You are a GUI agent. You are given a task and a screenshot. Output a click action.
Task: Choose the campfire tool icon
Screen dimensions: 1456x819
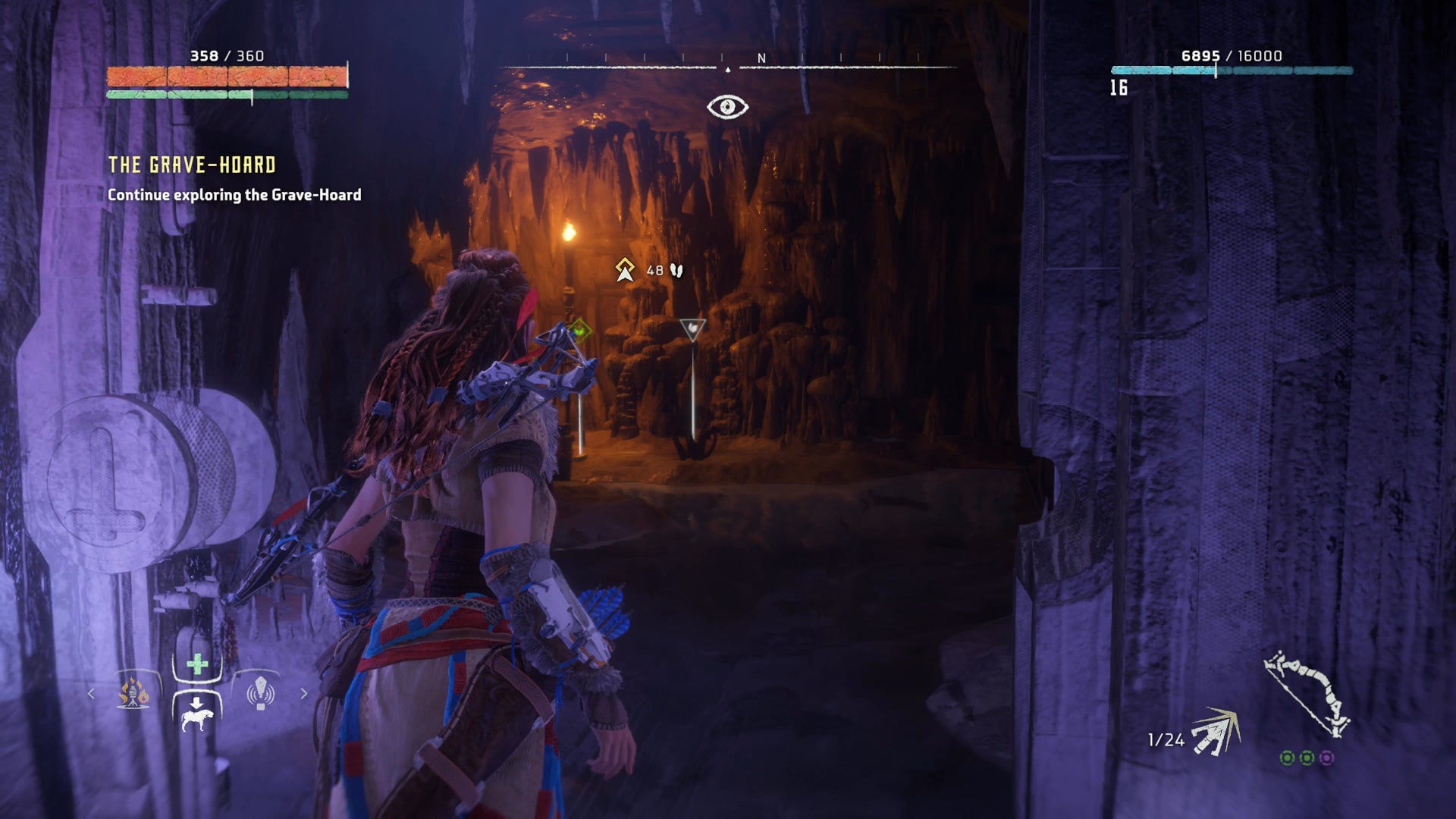pos(133,692)
